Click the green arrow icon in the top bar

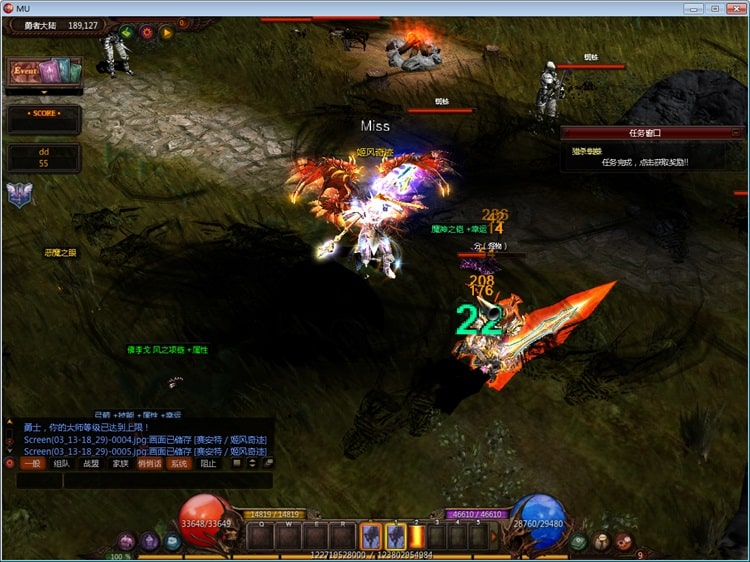[127, 32]
